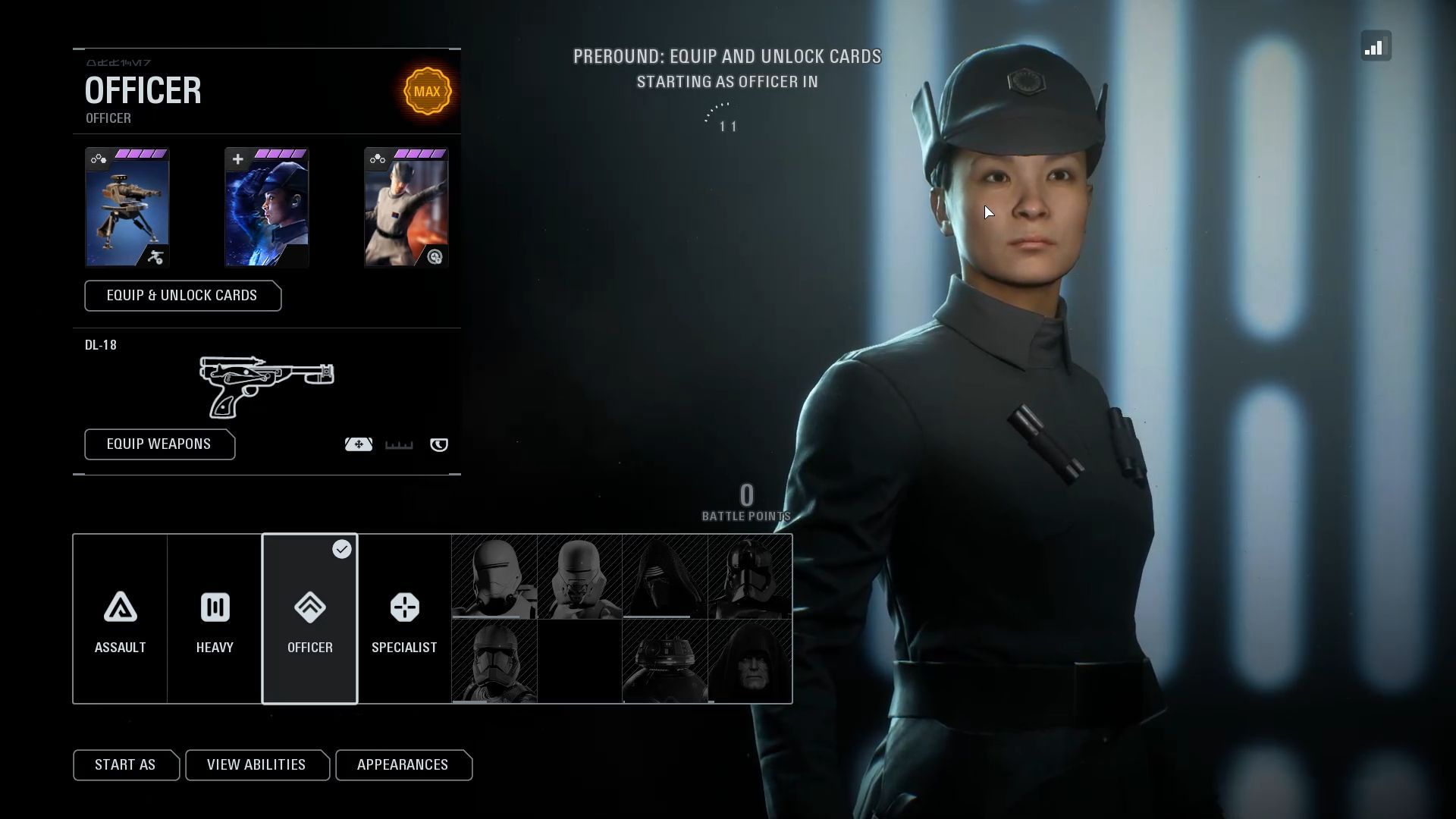The image size is (1456, 819).
Task: Click the network signal bars icon
Action: (1375, 46)
